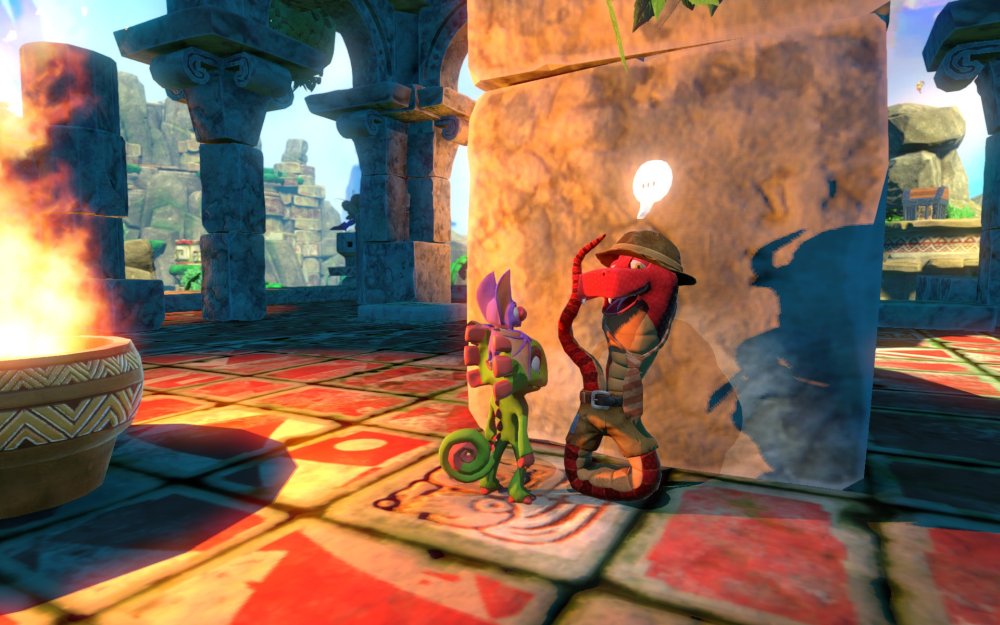This screenshot has width=1000, height=625.
Task: Click the speech bubble talk prompt
Action: pyautogui.click(x=651, y=184)
